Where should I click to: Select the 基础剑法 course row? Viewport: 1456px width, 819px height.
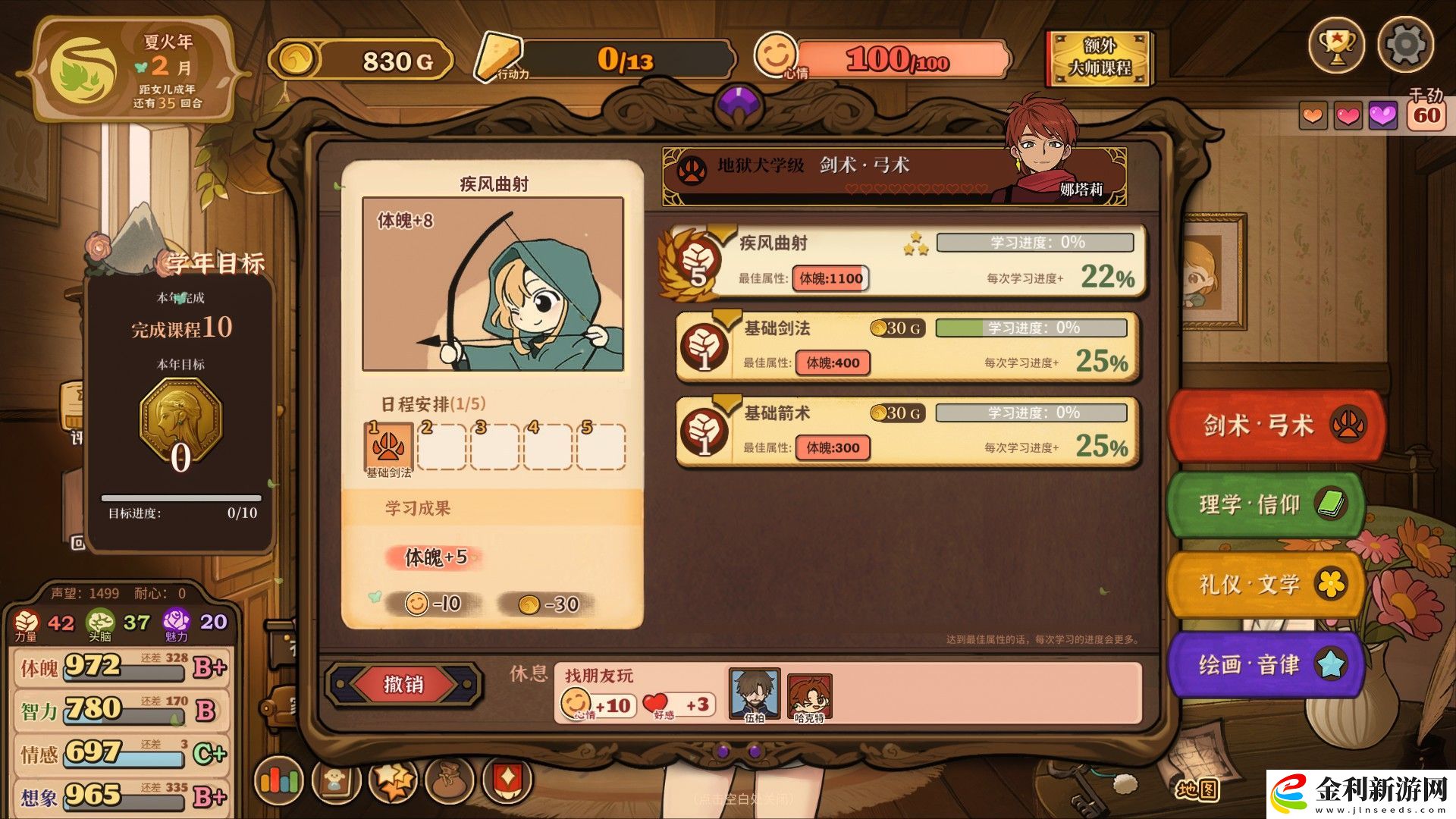(x=907, y=346)
